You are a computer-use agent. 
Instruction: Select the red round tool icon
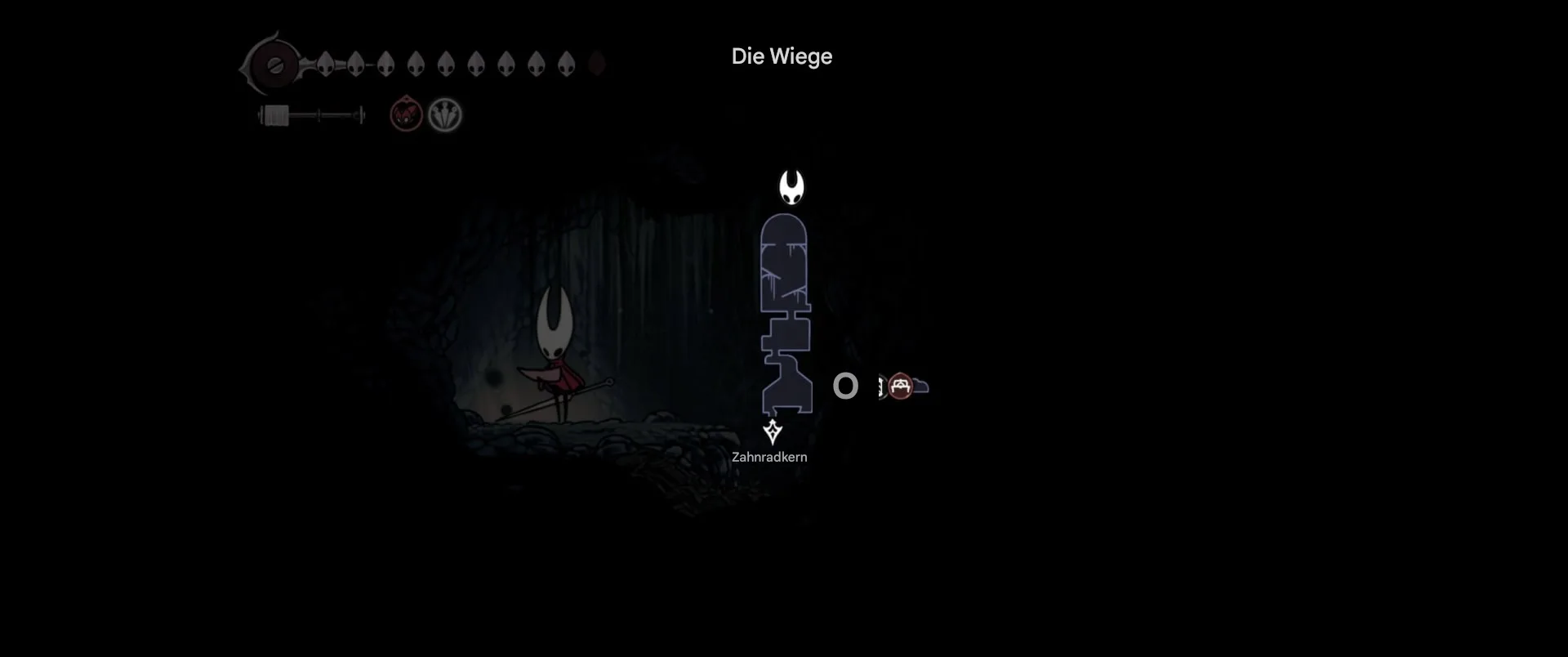click(406, 114)
